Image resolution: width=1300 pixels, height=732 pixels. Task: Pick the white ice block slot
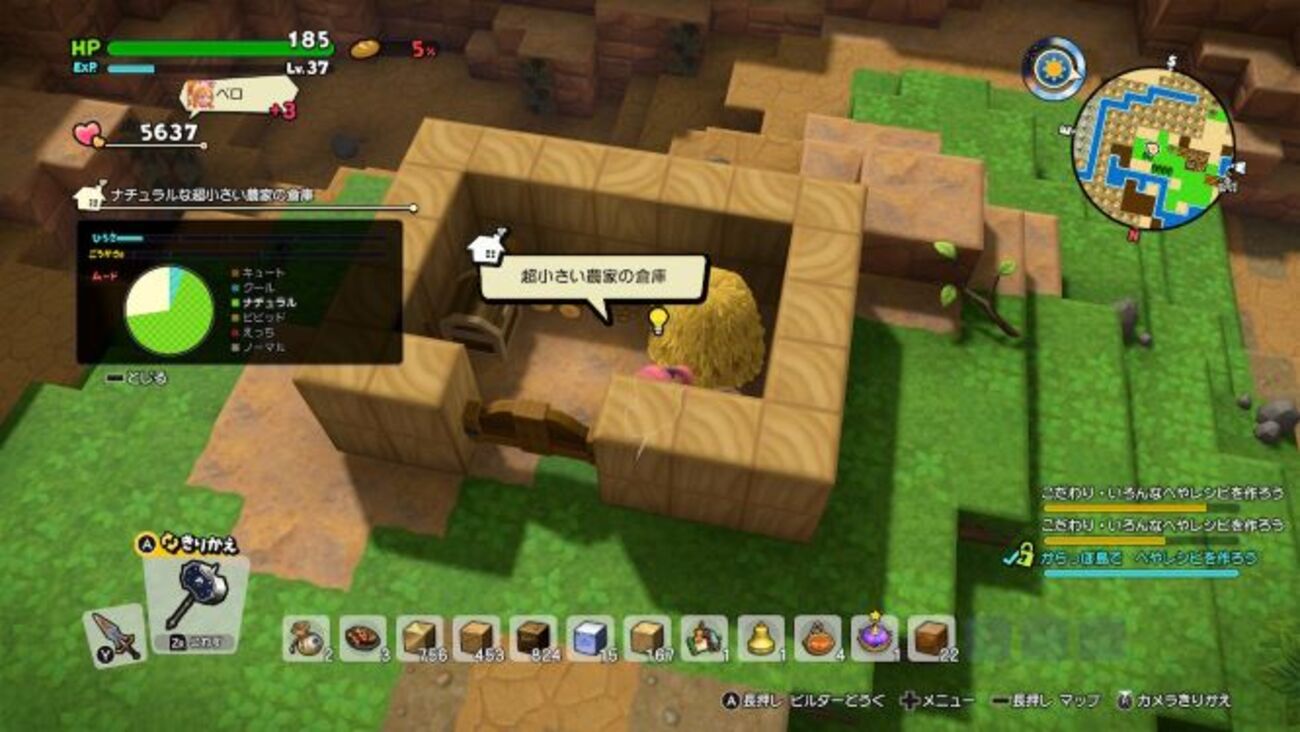coord(590,638)
